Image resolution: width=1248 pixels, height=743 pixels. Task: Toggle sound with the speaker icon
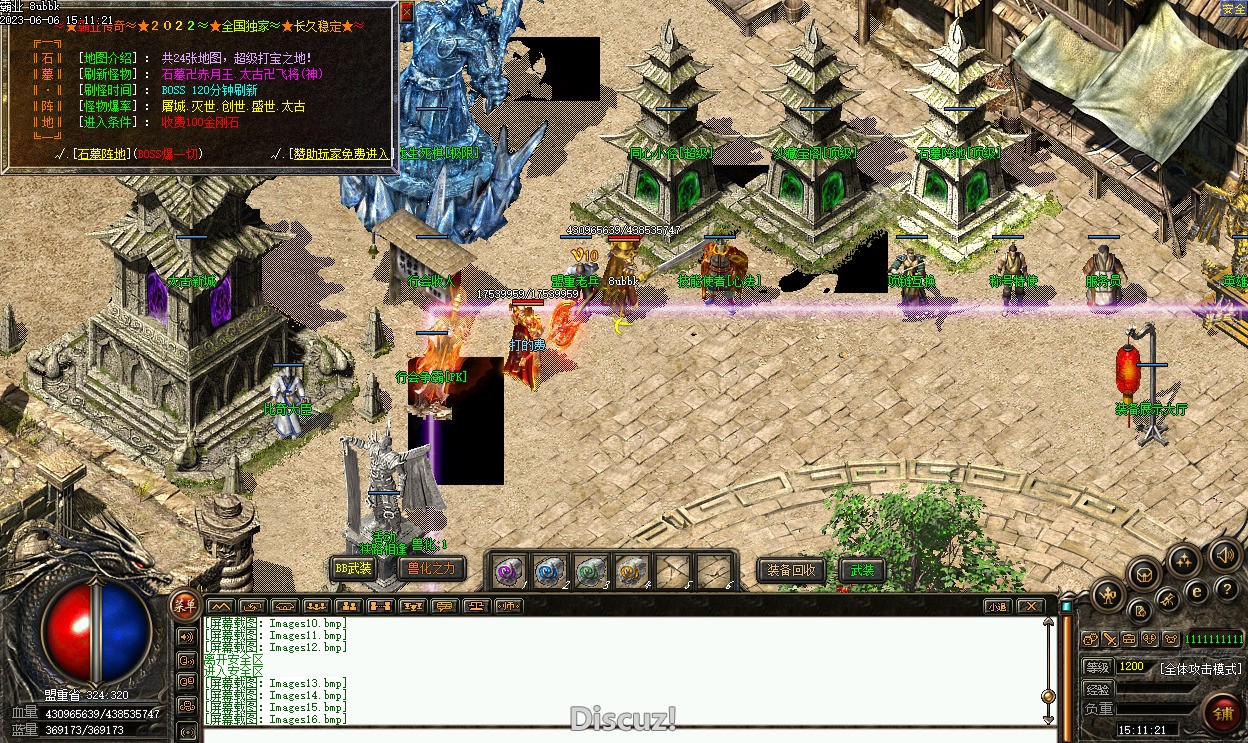point(1224,555)
